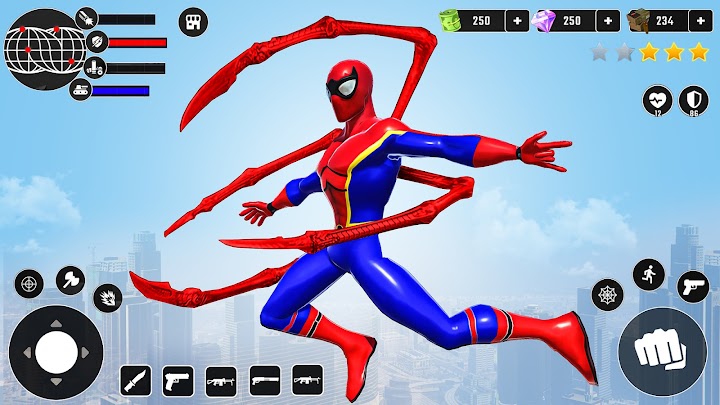Image resolution: width=720 pixels, height=405 pixels.
Task: Add more cash with the plus button
Action: tap(517, 20)
